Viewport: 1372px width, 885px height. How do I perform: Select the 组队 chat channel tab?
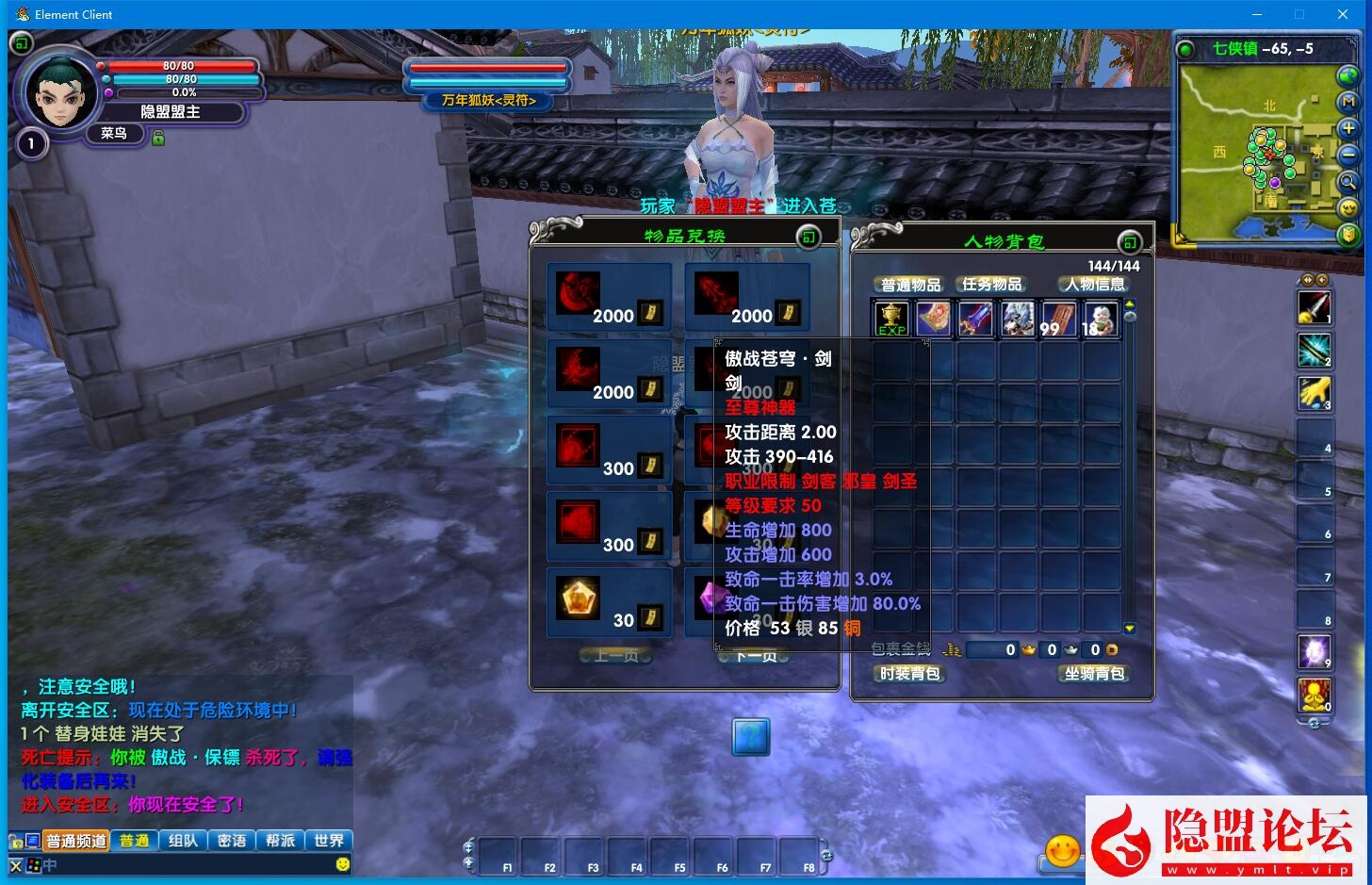tap(183, 841)
